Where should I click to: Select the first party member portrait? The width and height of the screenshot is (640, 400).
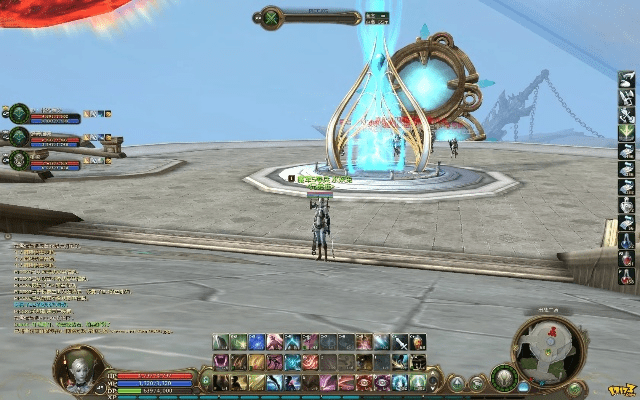[19, 113]
